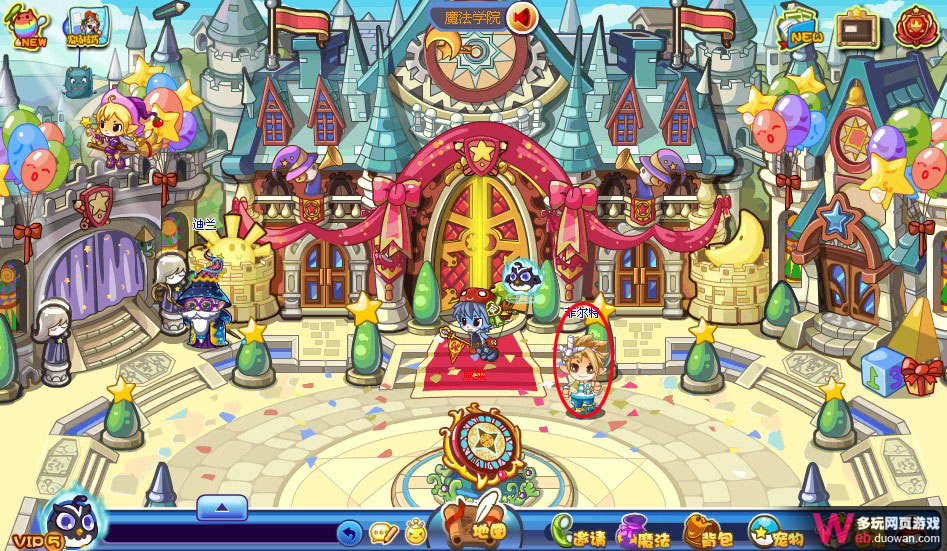
Task: Open the wooden board icon with star
Action: (856, 27)
